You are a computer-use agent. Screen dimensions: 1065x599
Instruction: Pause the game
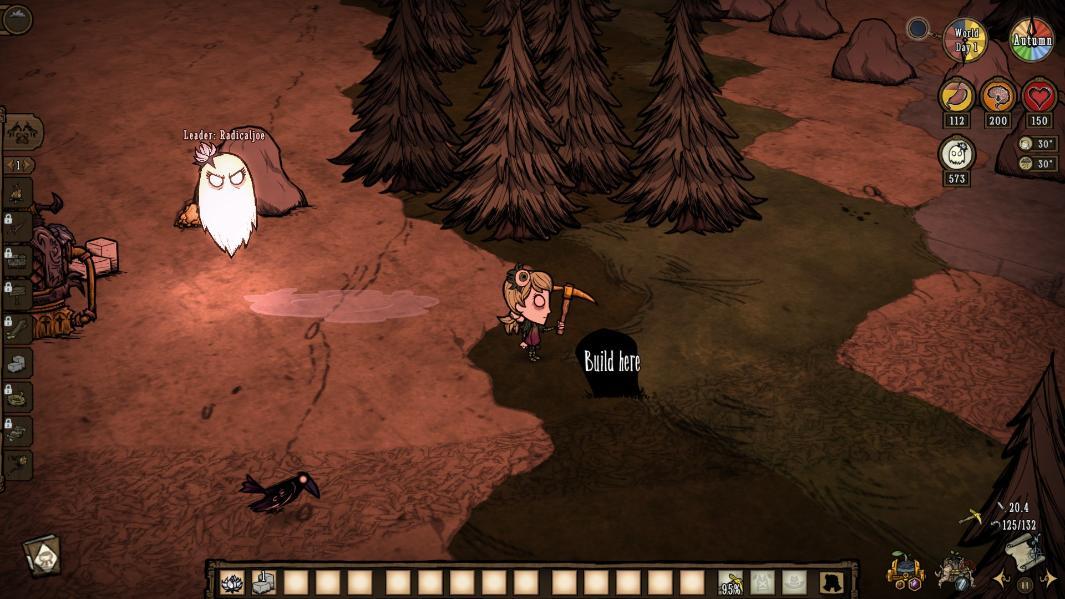click(x=1024, y=585)
